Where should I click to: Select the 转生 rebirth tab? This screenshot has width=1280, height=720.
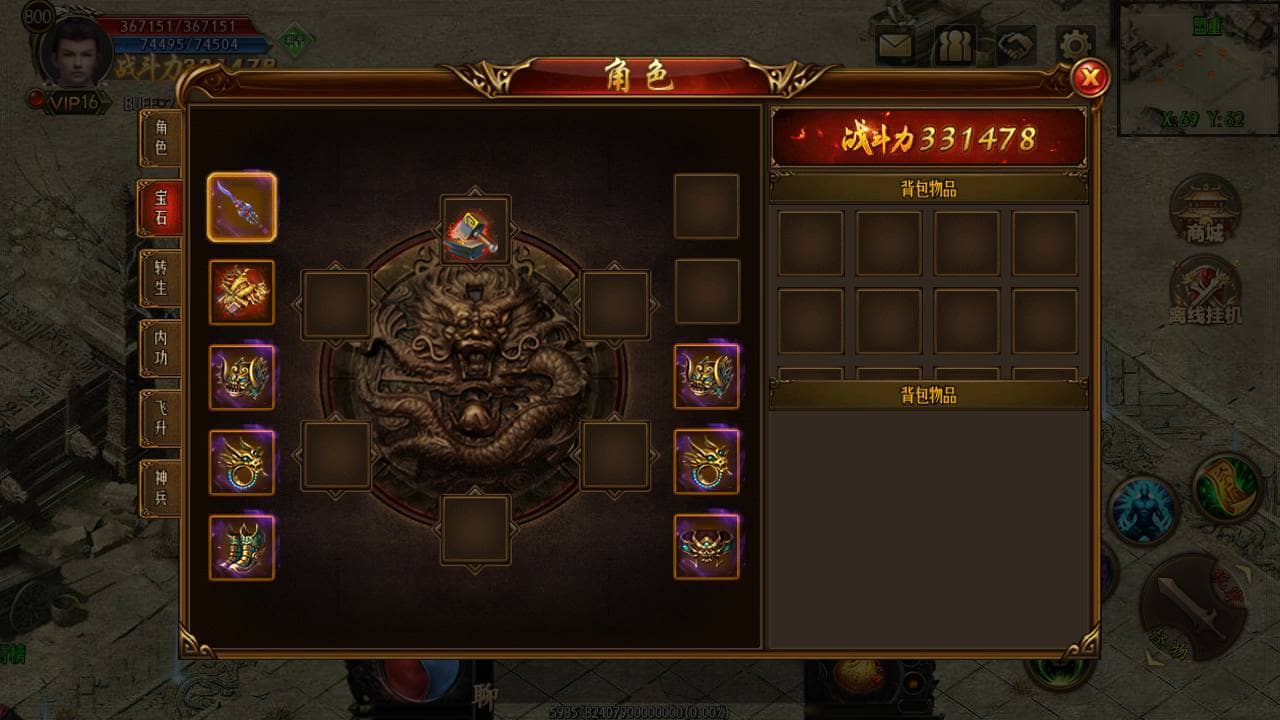160,278
